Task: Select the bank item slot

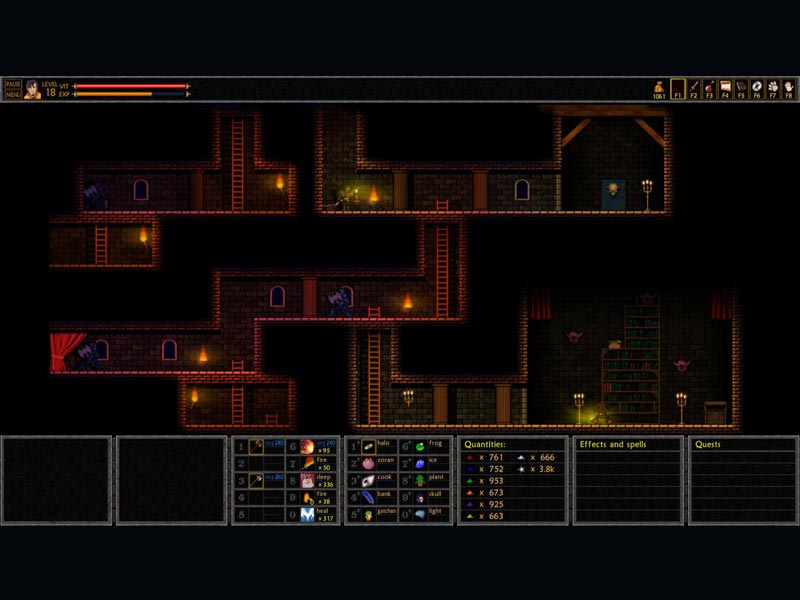Action: pos(368,497)
